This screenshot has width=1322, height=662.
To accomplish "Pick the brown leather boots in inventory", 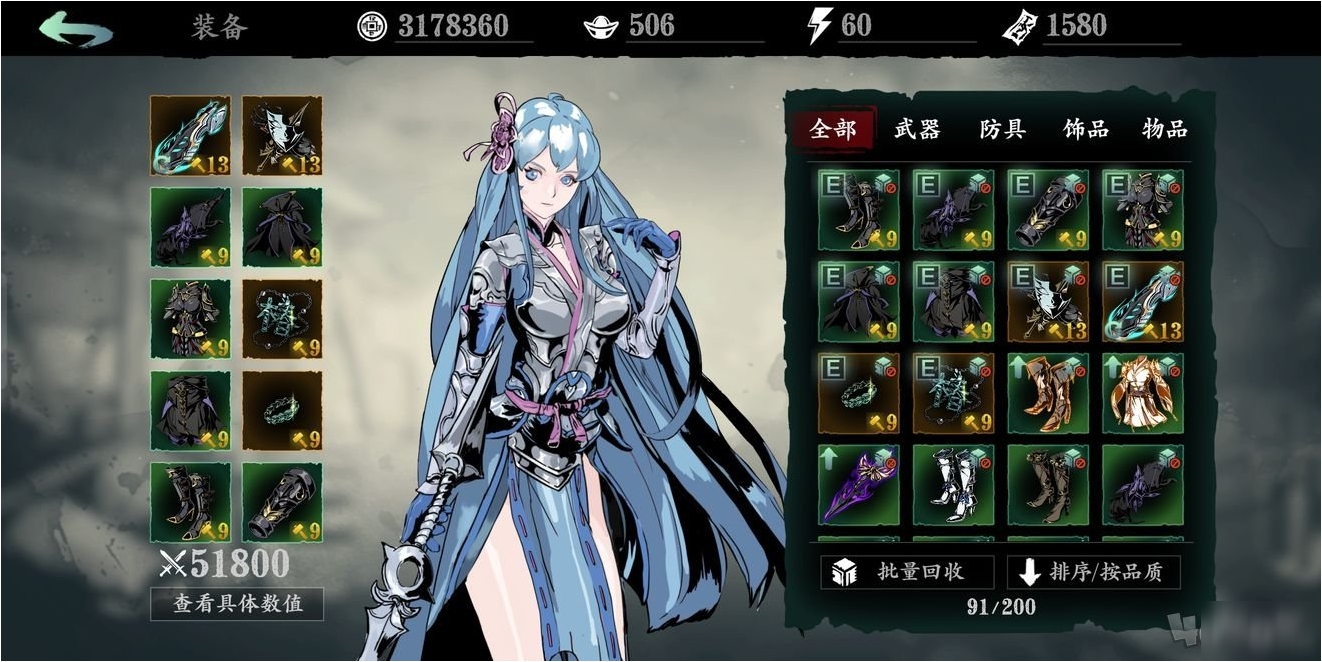I will pos(1048,485).
